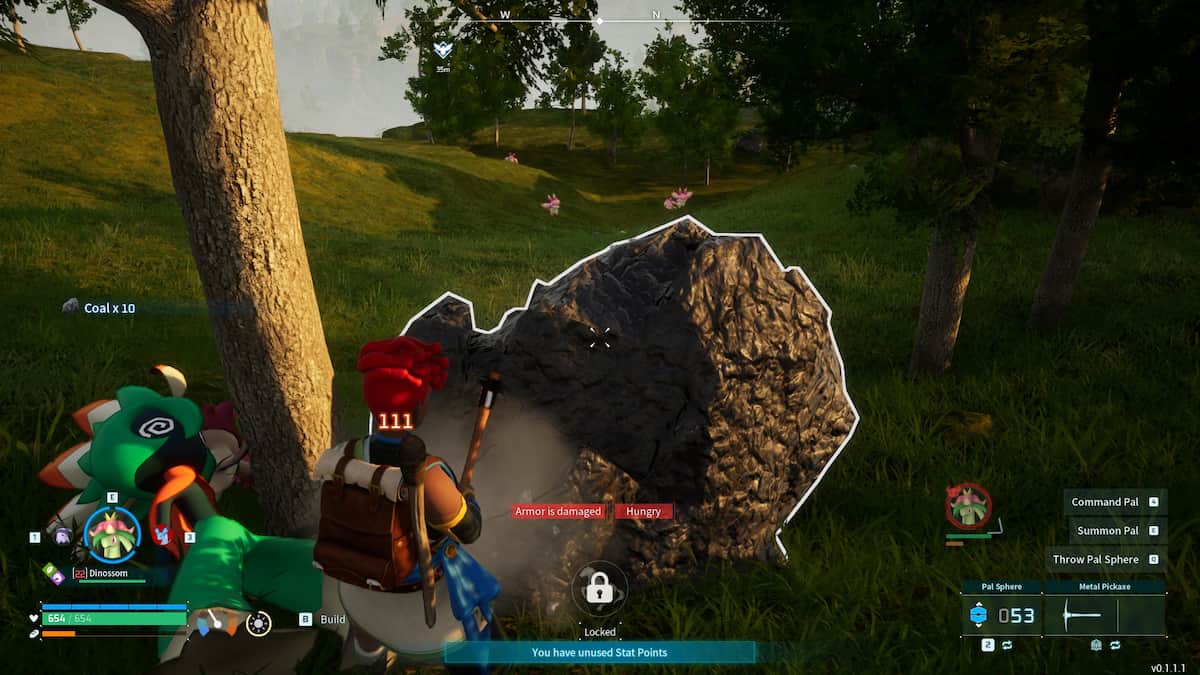Activate the Throw Pal Sphere action
The image size is (1200, 675).
pyautogui.click(x=1096, y=560)
